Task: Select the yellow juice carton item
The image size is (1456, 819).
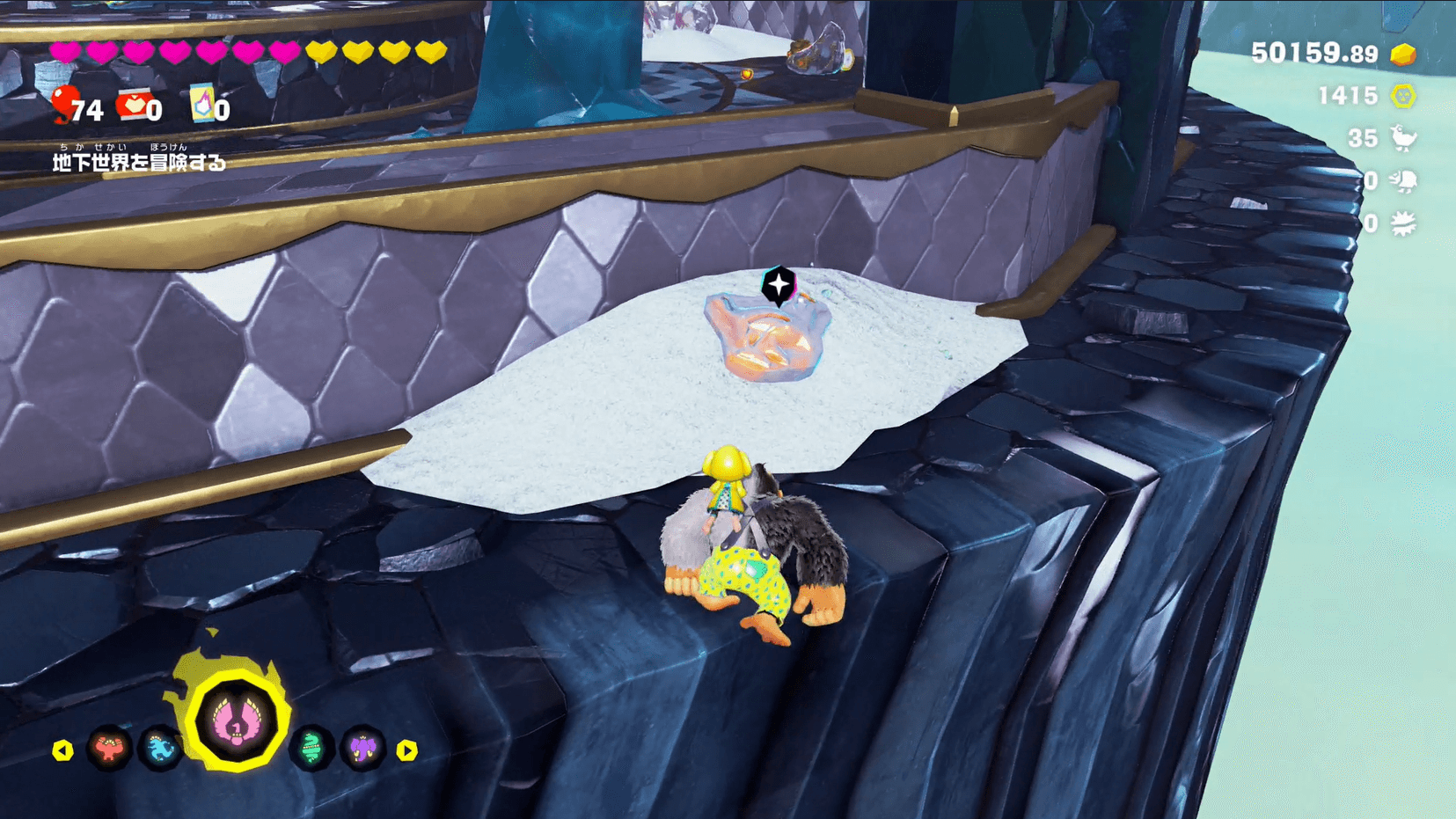Action: 202,105
